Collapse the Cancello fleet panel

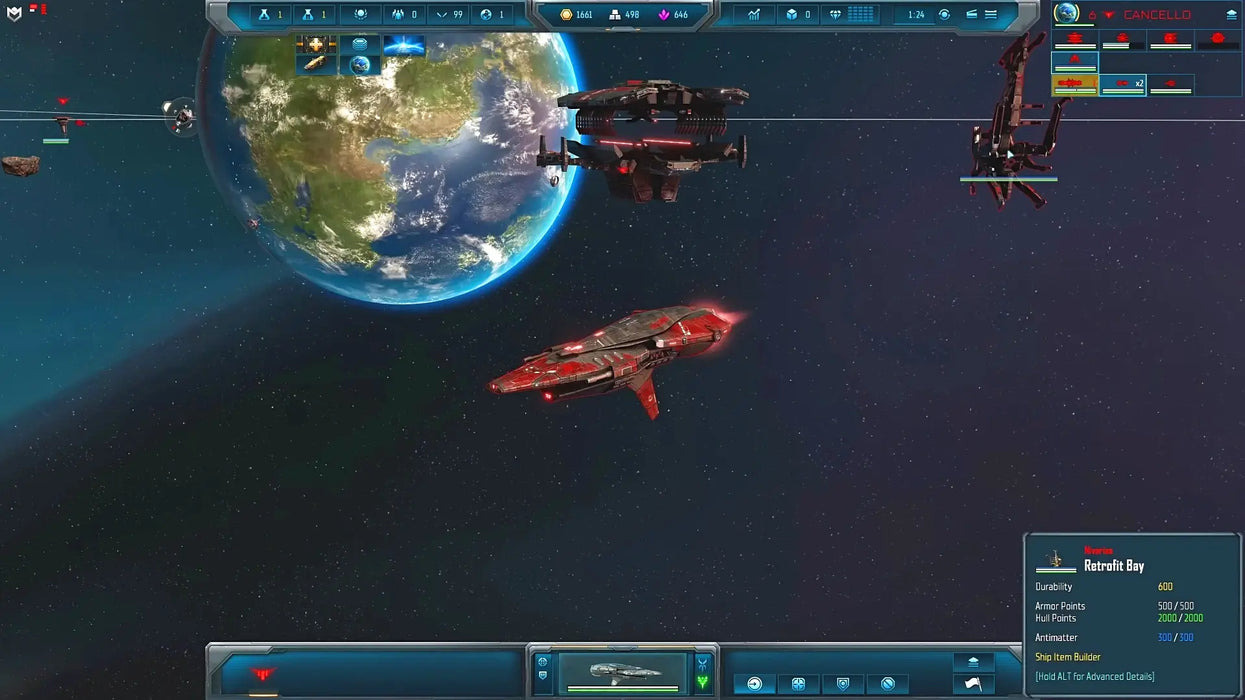click(x=1231, y=15)
